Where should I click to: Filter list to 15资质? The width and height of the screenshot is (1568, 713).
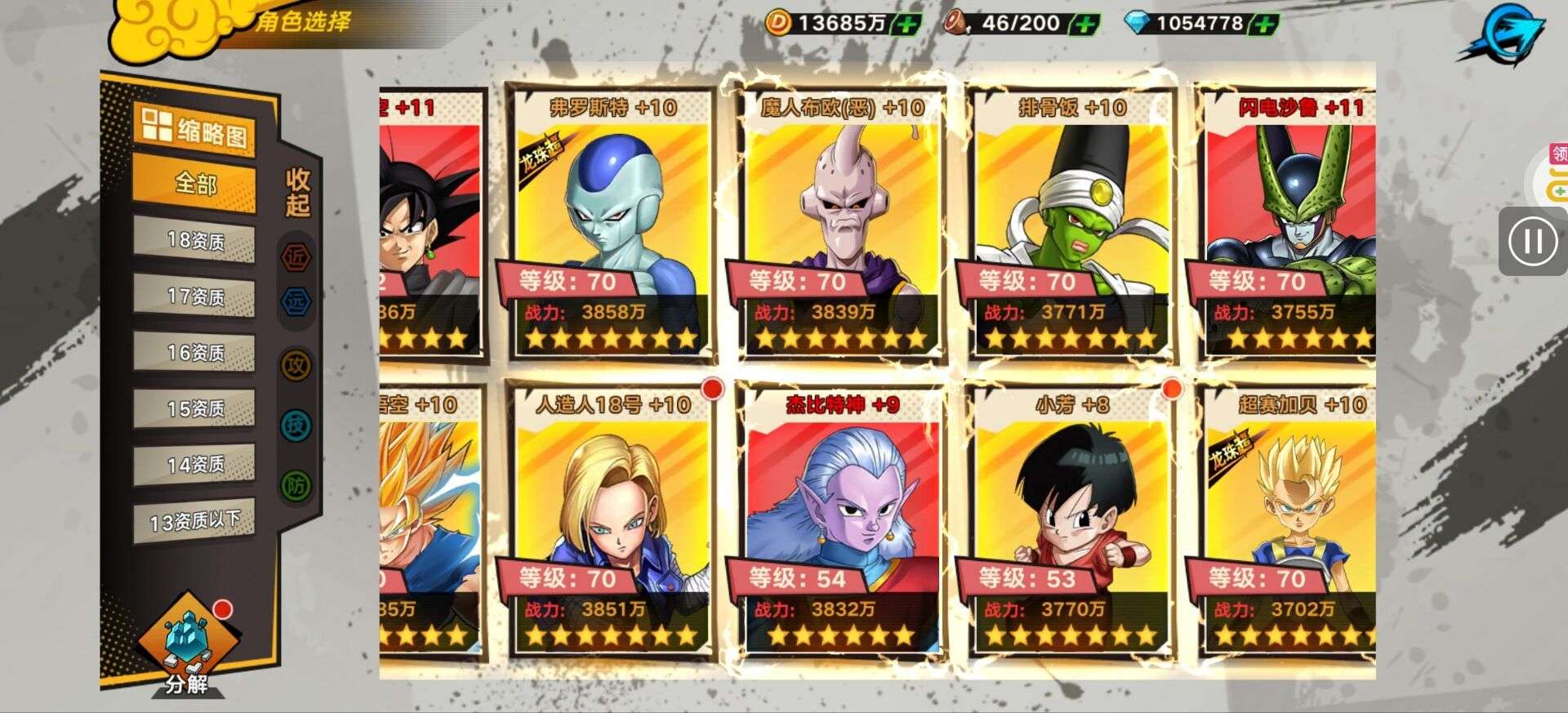(195, 408)
